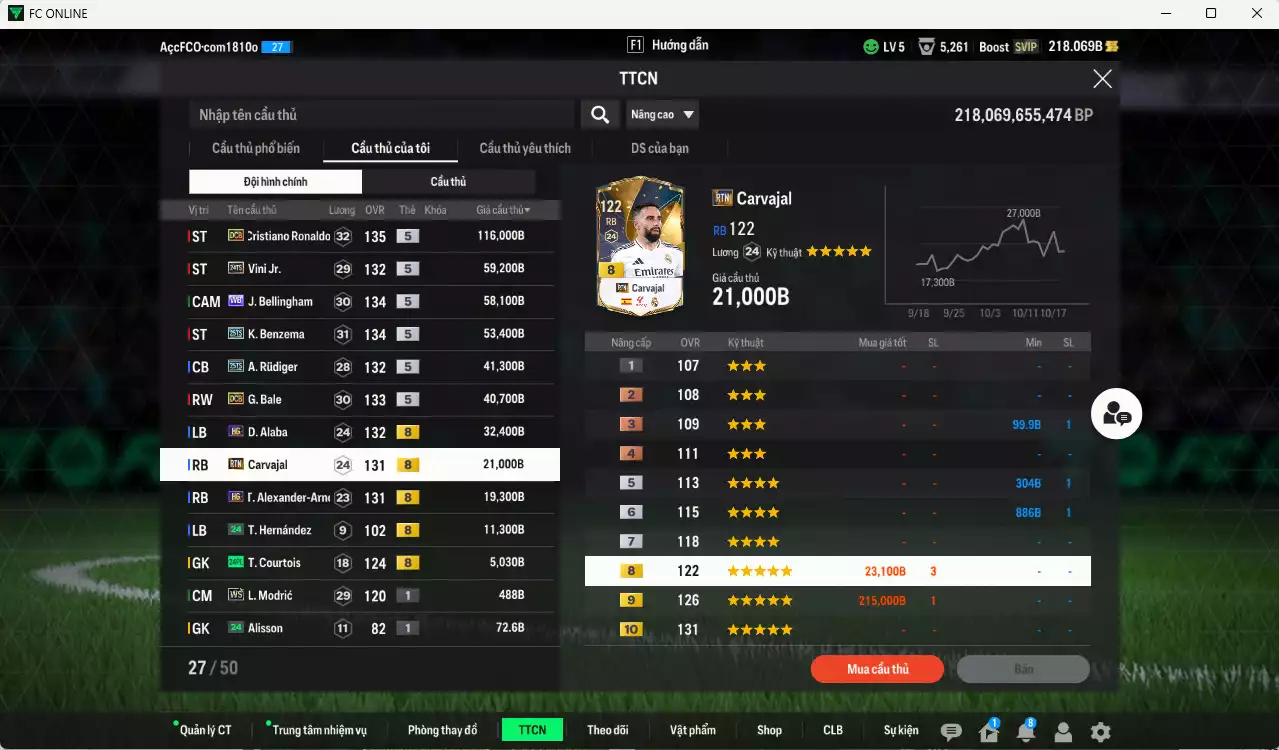Open the settings gear icon

pyautogui.click(x=1100, y=732)
